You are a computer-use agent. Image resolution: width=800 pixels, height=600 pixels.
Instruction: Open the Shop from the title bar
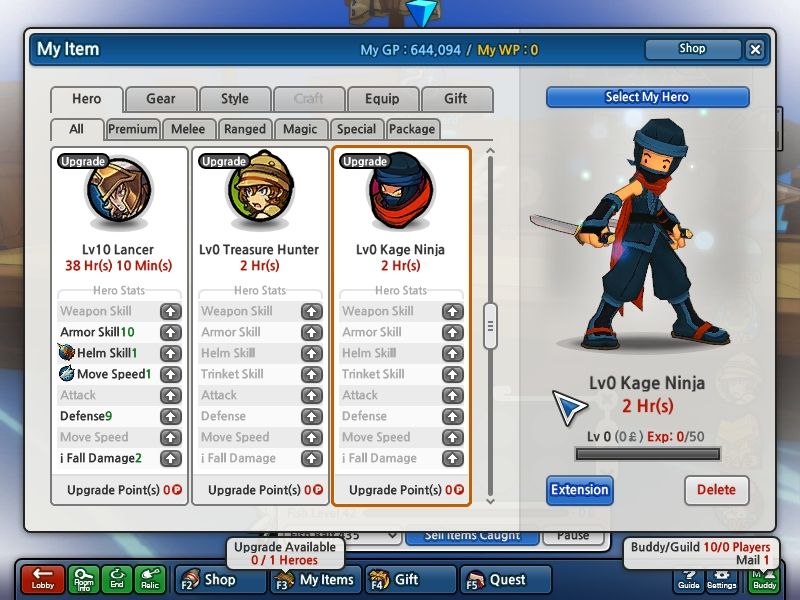pyautogui.click(x=692, y=49)
